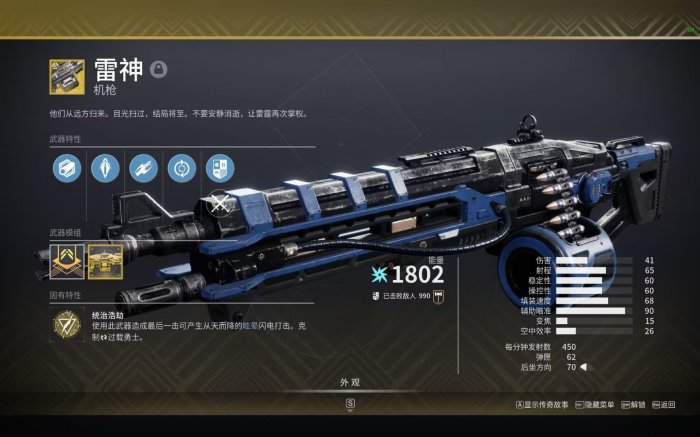Toggle the lock icon beside 雷神
This screenshot has height=437, width=700.
click(158, 69)
